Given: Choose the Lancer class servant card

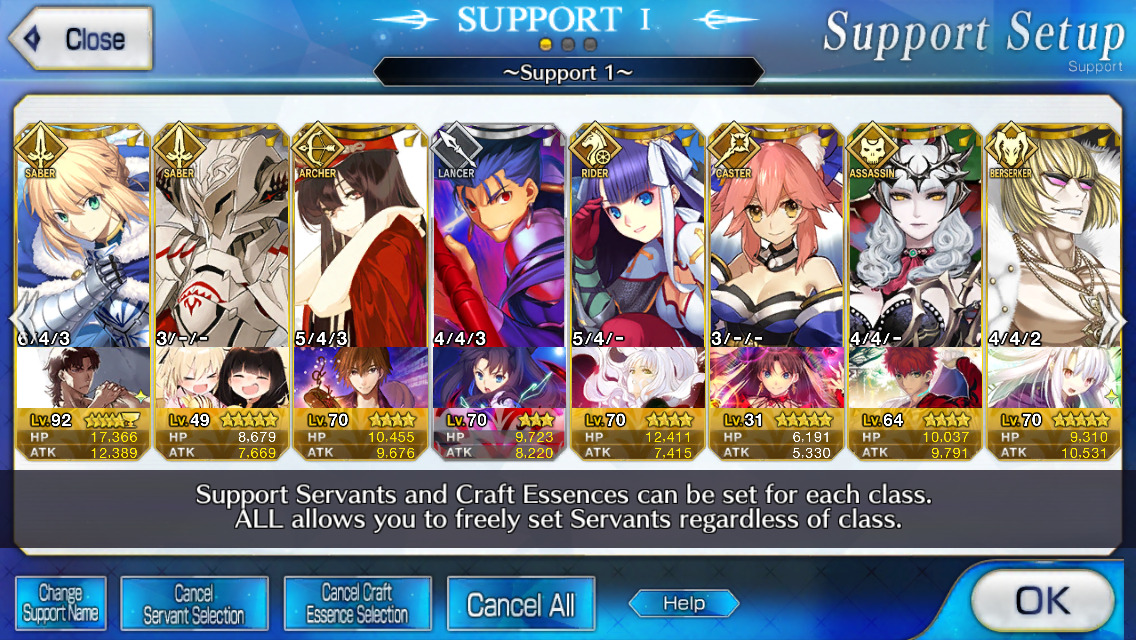Looking at the screenshot, I should pyautogui.click(x=498, y=240).
